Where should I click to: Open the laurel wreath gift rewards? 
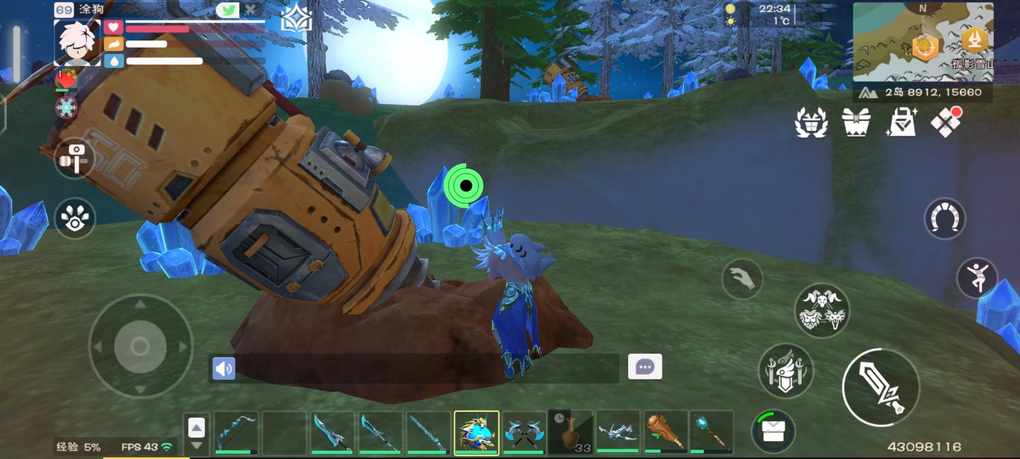pos(811,123)
